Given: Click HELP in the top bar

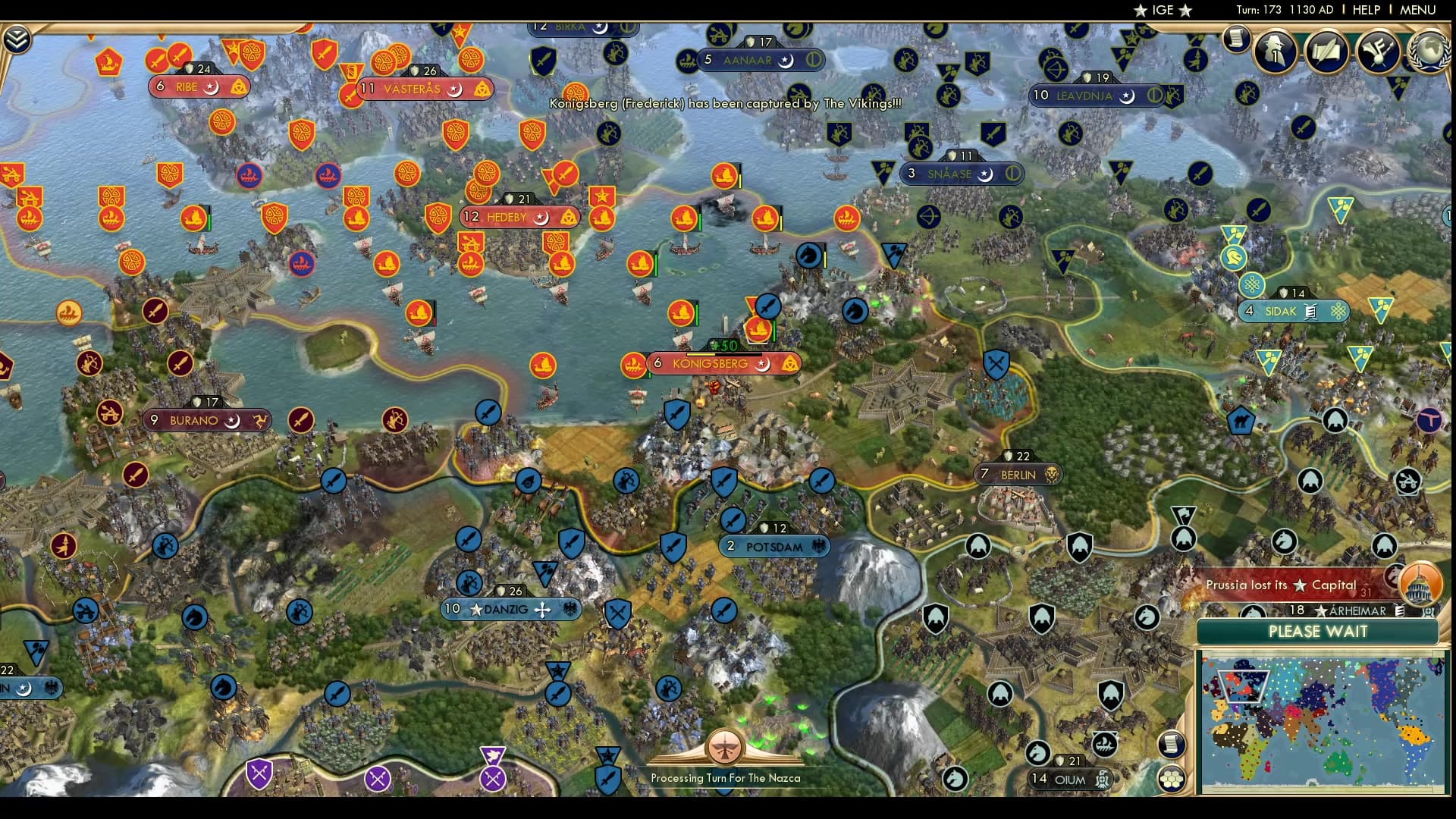Looking at the screenshot, I should pos(1365,11).
